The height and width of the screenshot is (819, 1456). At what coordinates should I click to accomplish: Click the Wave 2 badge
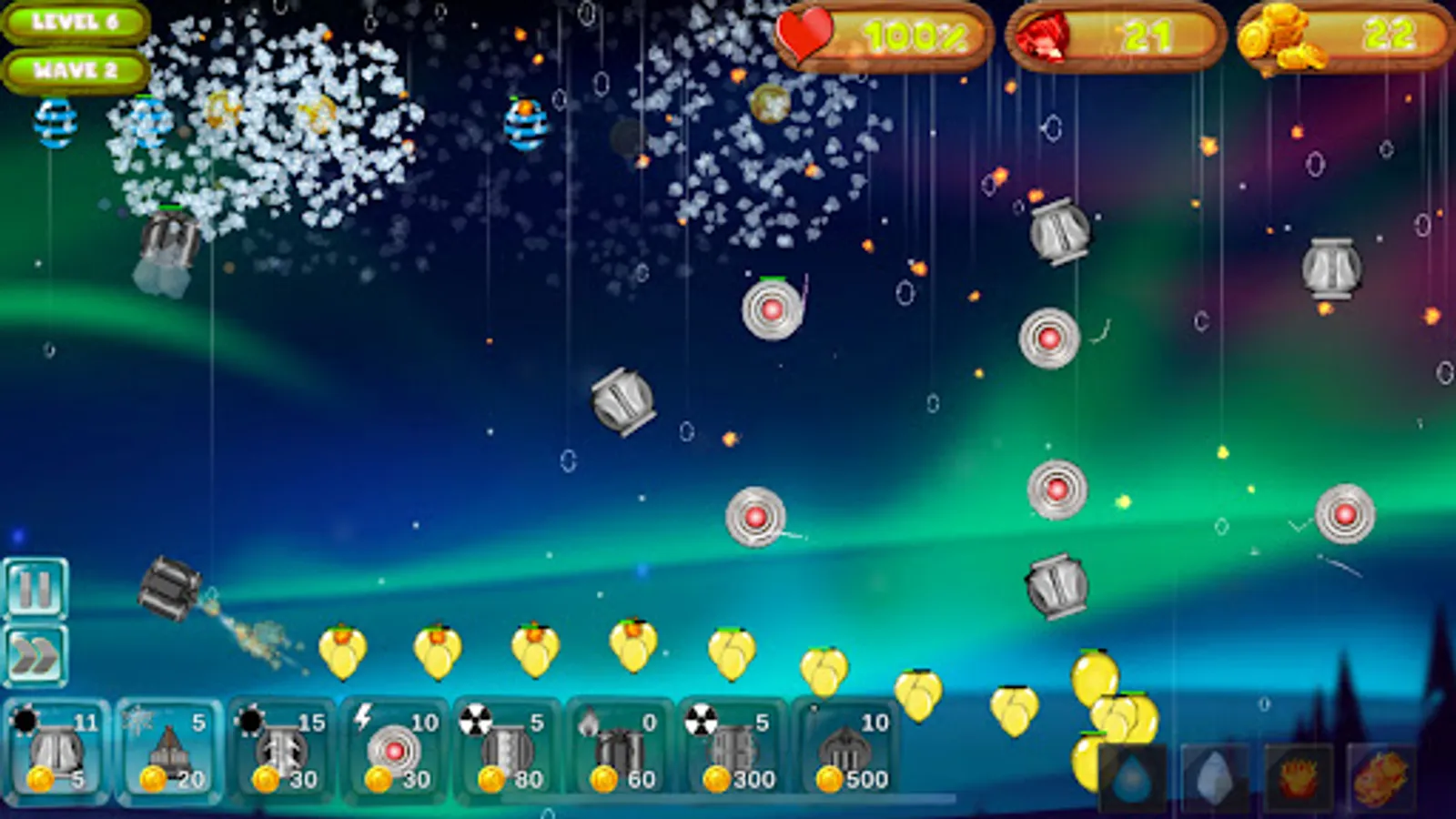point(76,66)
